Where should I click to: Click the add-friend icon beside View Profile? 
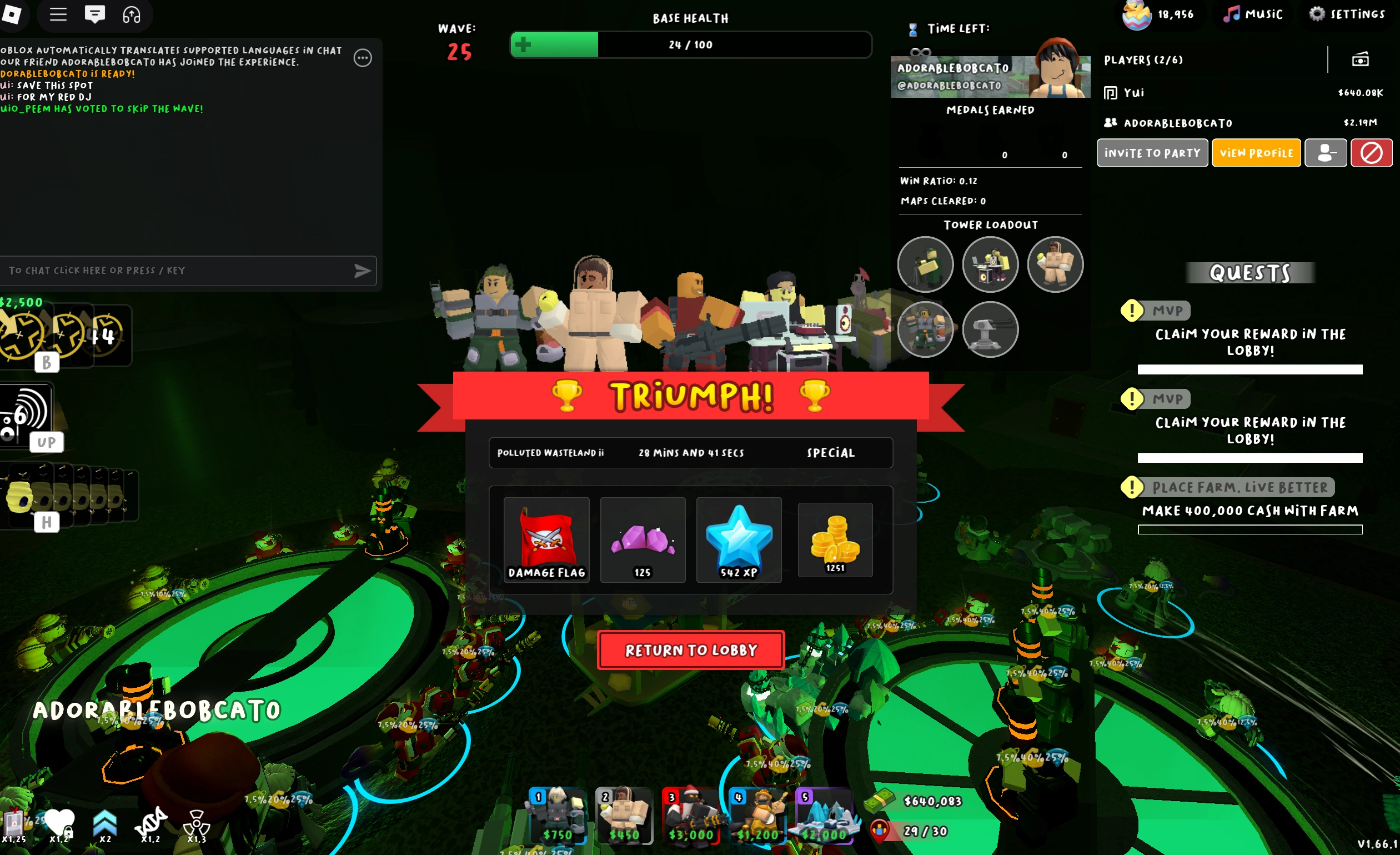click(x=1325, y=152)
